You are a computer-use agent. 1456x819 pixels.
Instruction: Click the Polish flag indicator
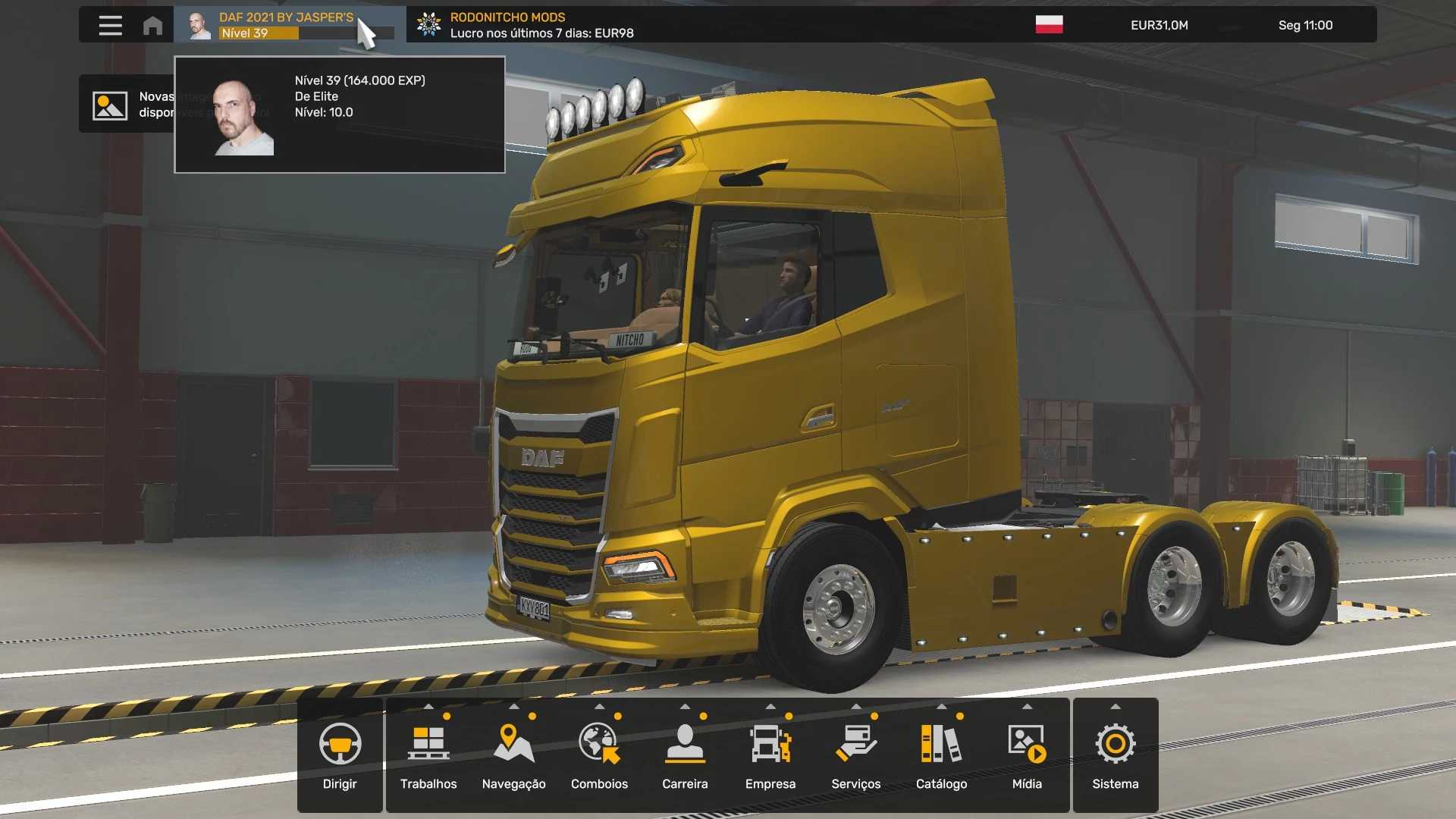[x=1049, y=25]
